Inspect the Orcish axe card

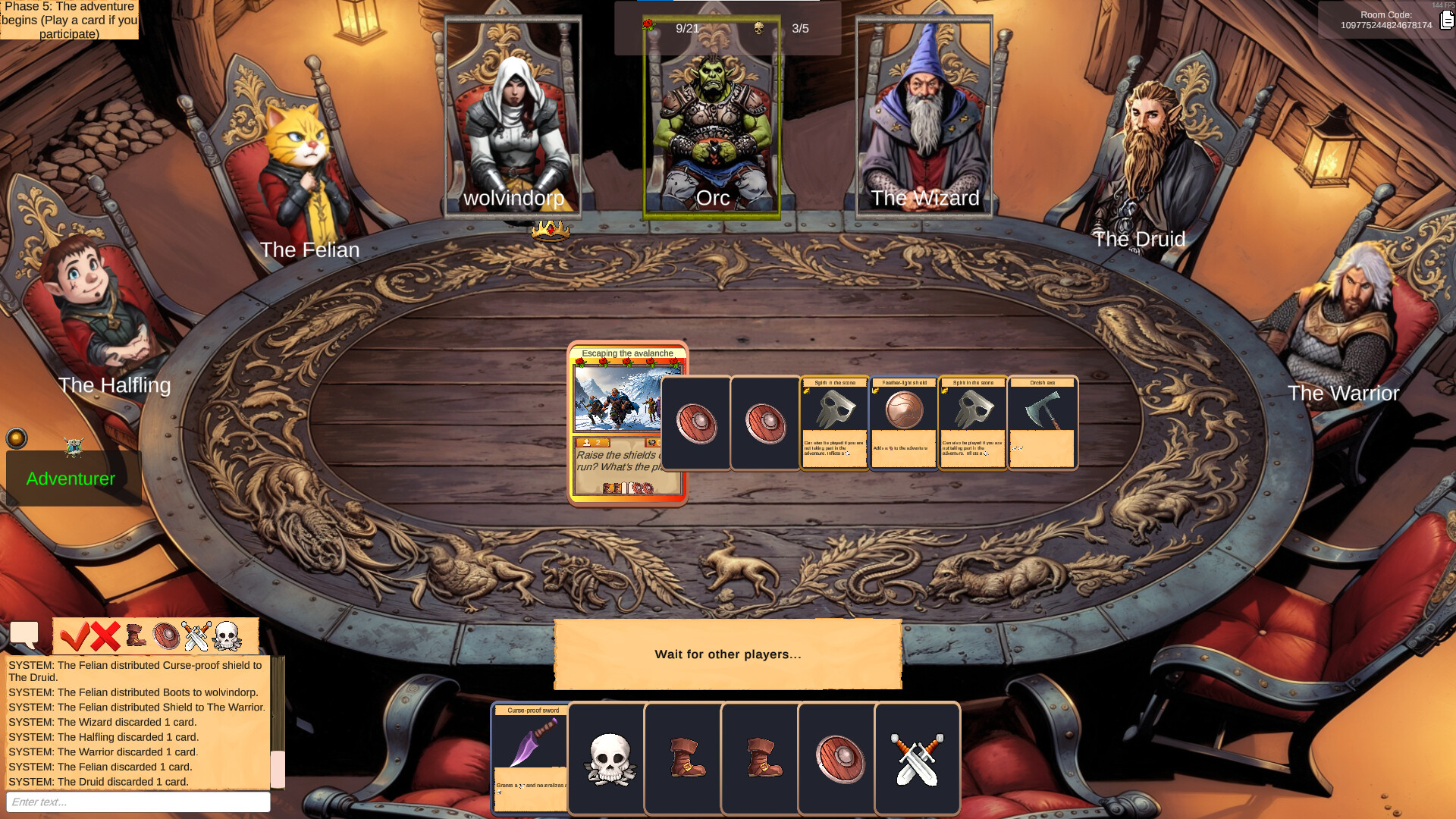tap(1042, 422)
